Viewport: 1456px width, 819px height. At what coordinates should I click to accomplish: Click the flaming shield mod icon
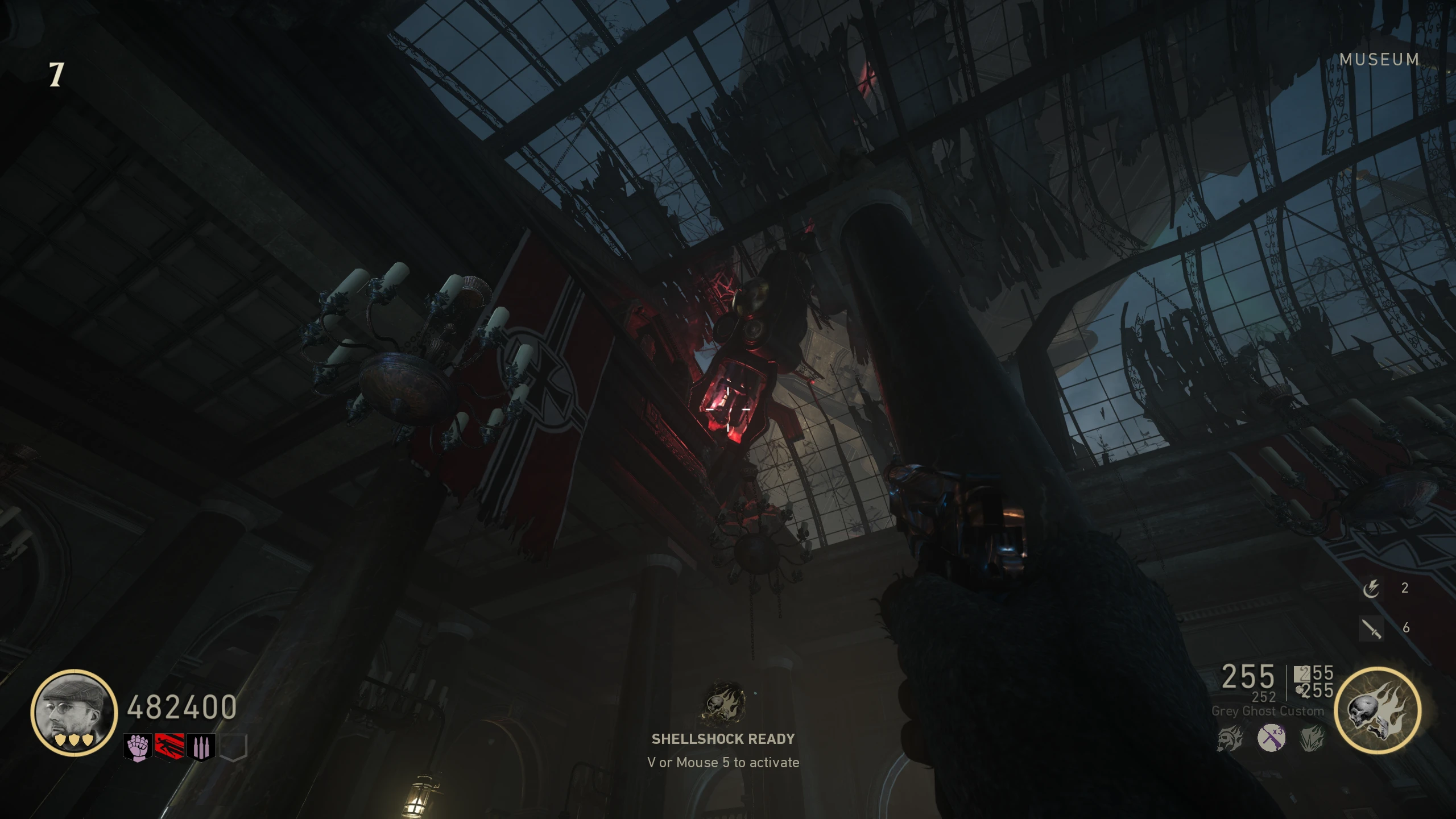click(1312, 739)
